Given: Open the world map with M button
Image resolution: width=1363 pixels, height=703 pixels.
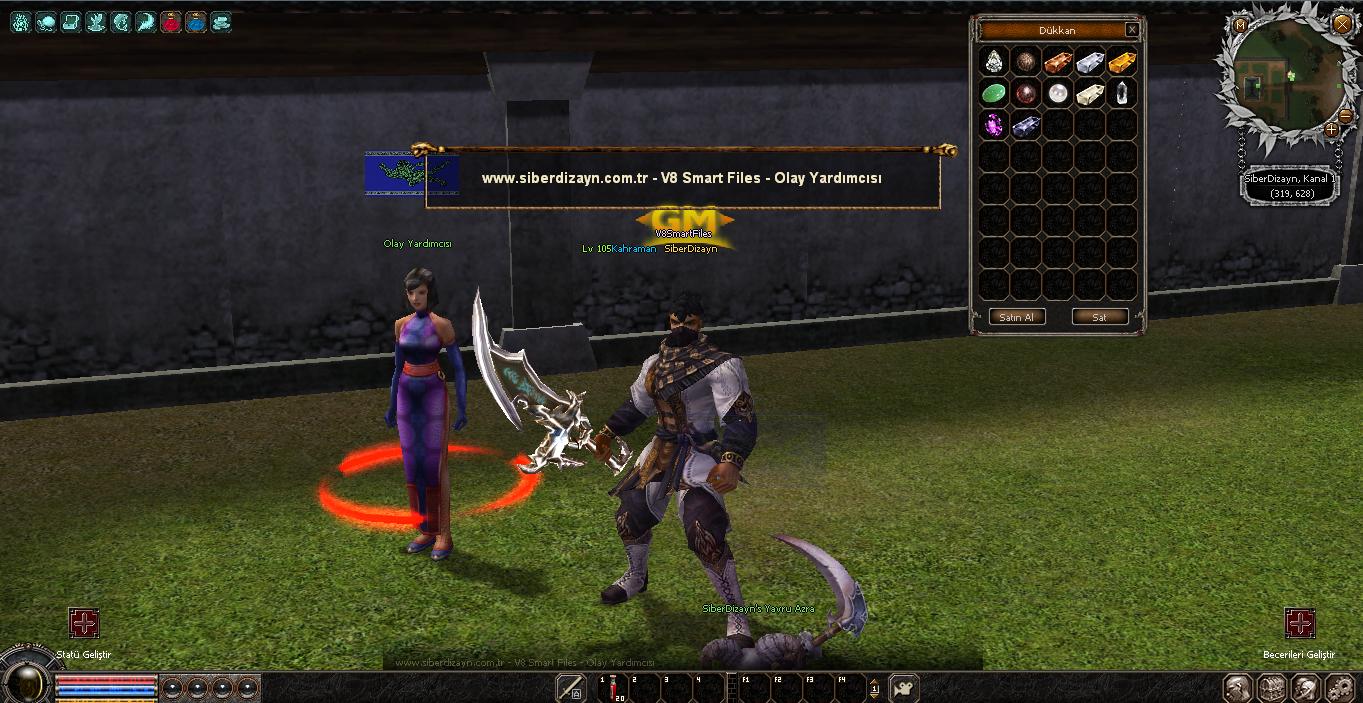Looking at the screenshot, I should [1240, 24].
